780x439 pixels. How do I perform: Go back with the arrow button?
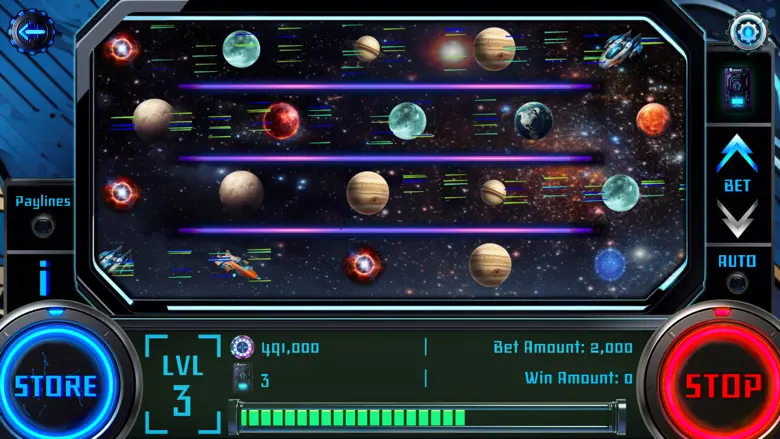[31, 32]
